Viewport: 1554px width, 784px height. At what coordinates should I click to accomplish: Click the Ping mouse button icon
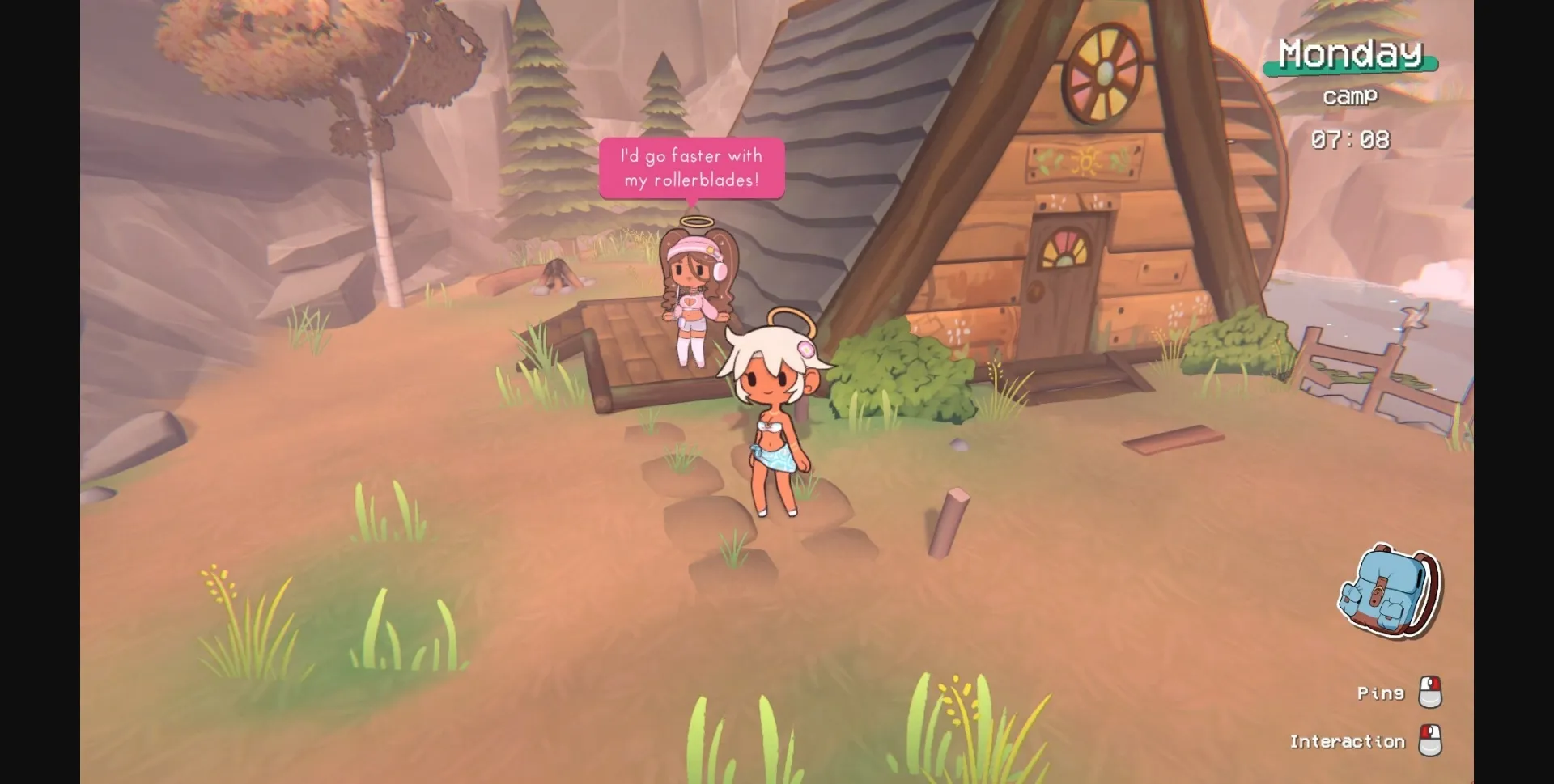point(1429,692)
